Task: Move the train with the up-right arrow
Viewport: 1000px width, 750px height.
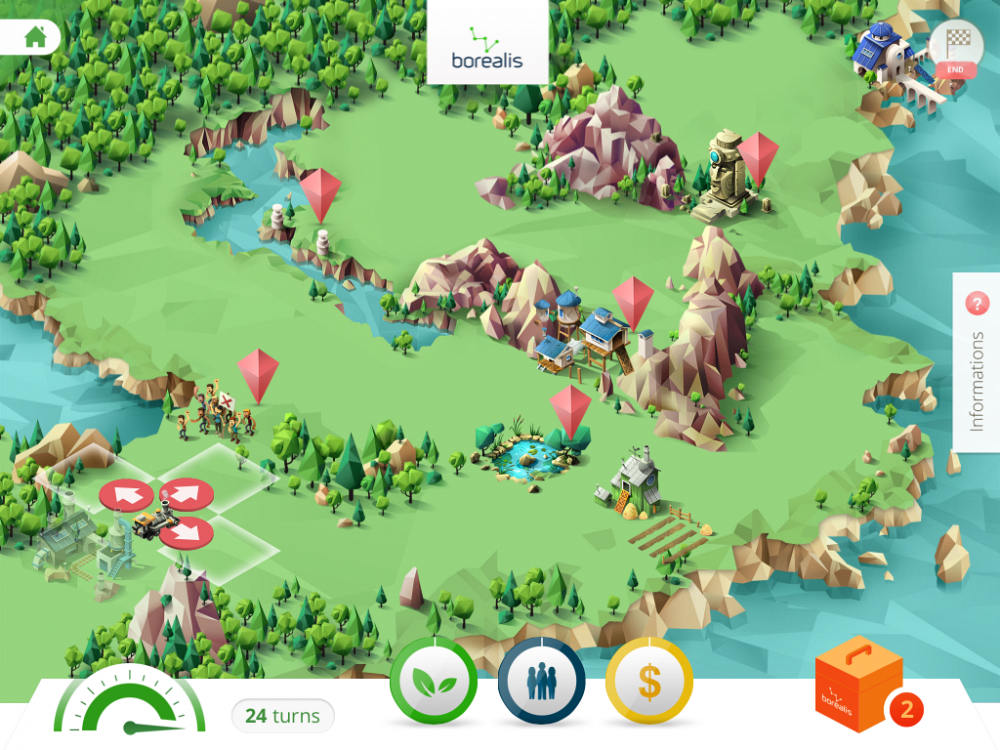Action: (x=187, y=493)
